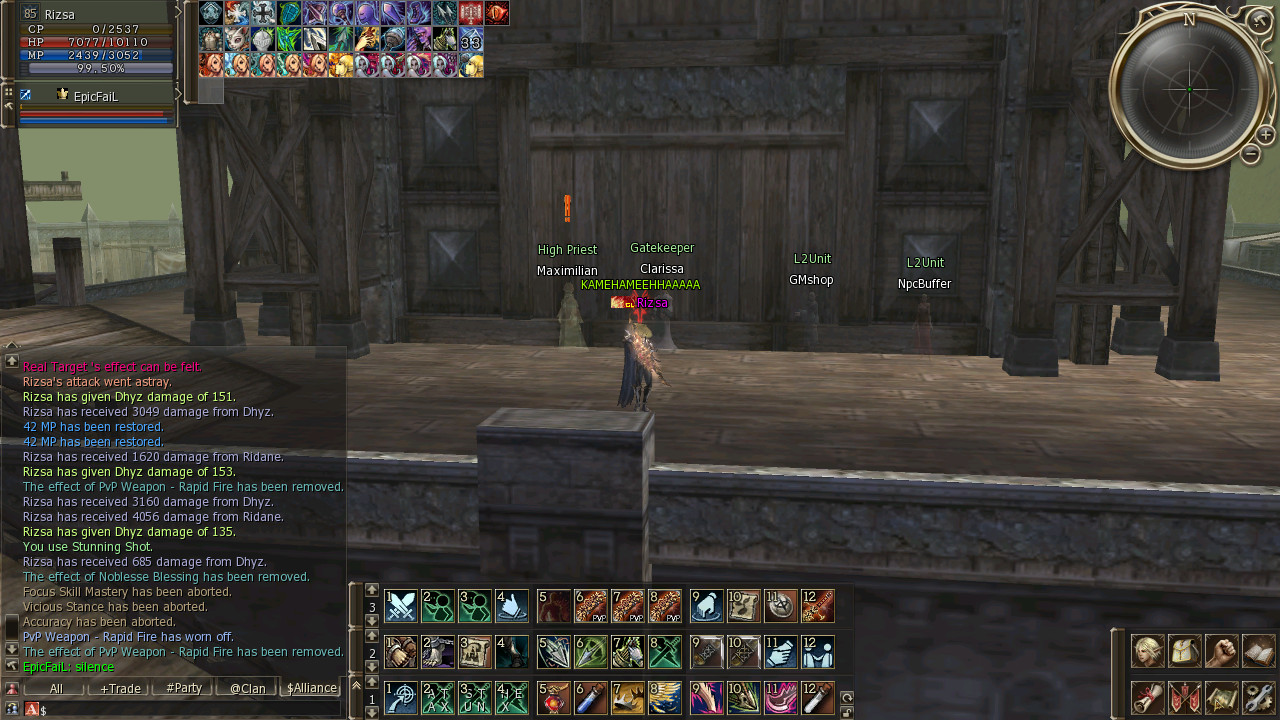Viewport: 1280px width, 720px height.
Task: Open the fist actions menu icon
Action: click(x=1222, y=651)
